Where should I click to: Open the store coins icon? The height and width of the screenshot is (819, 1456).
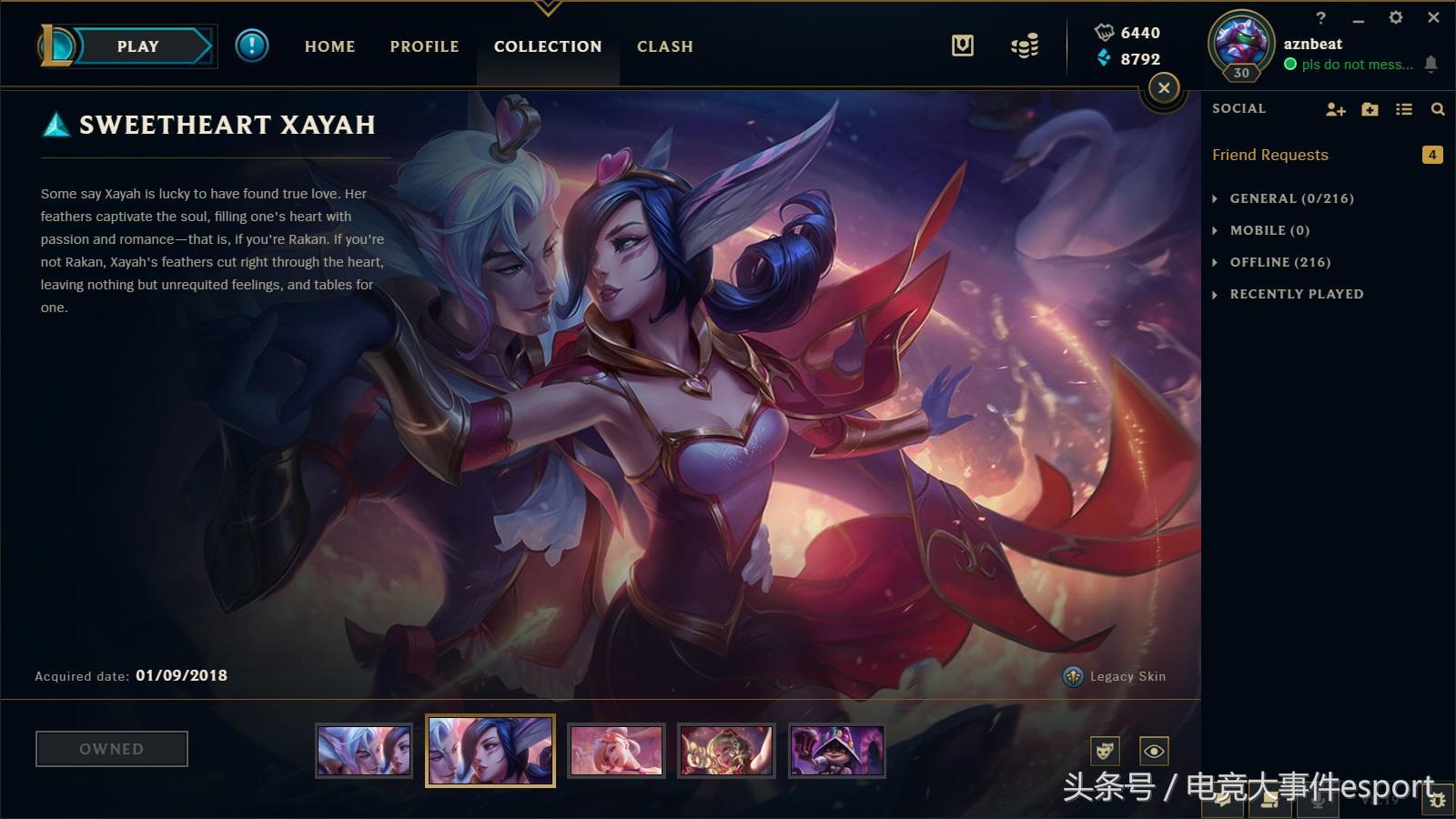click(x=1025, y=45)
